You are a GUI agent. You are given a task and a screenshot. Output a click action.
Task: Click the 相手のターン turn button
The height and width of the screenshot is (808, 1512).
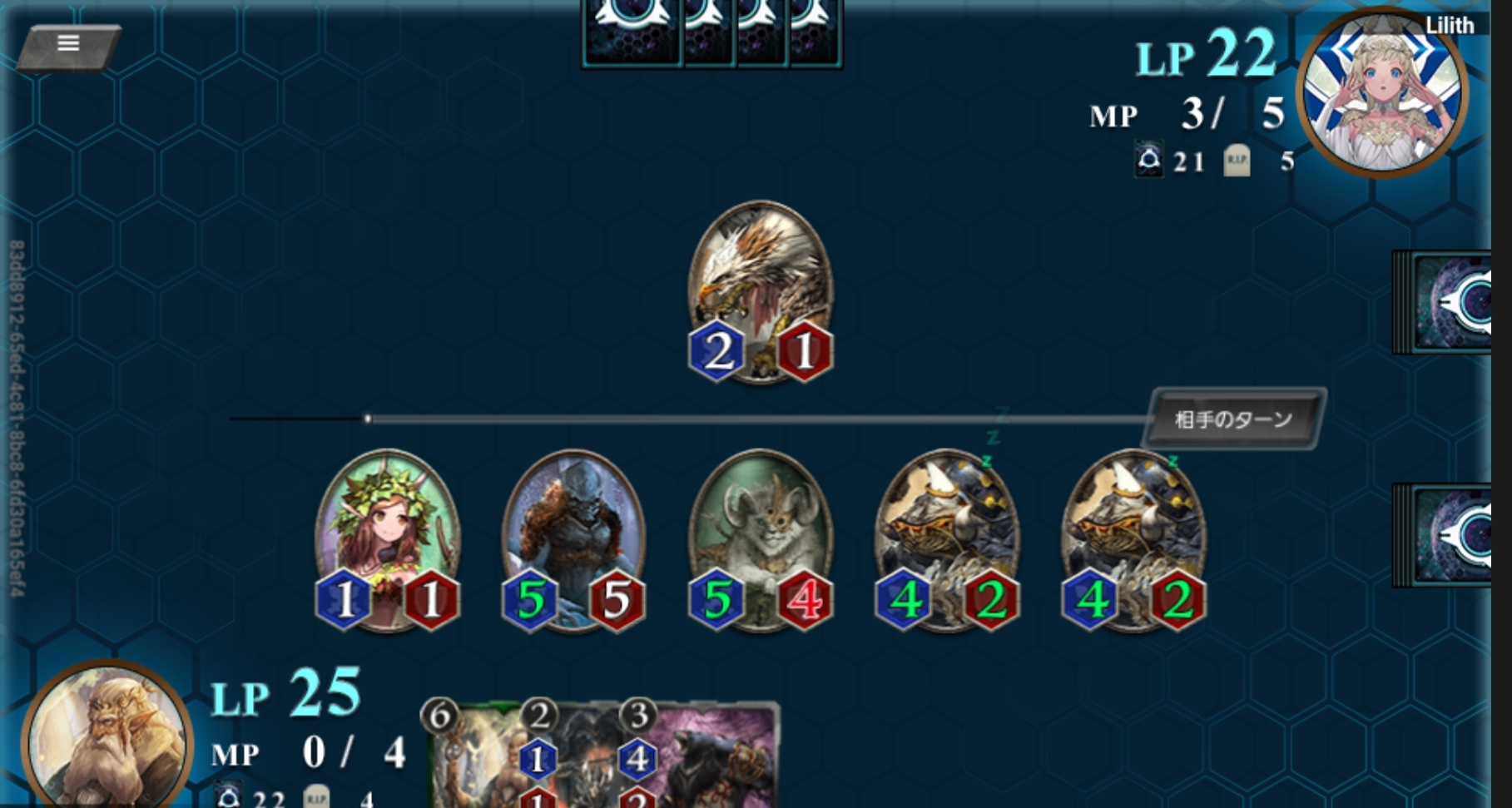tap(1233, 419)
